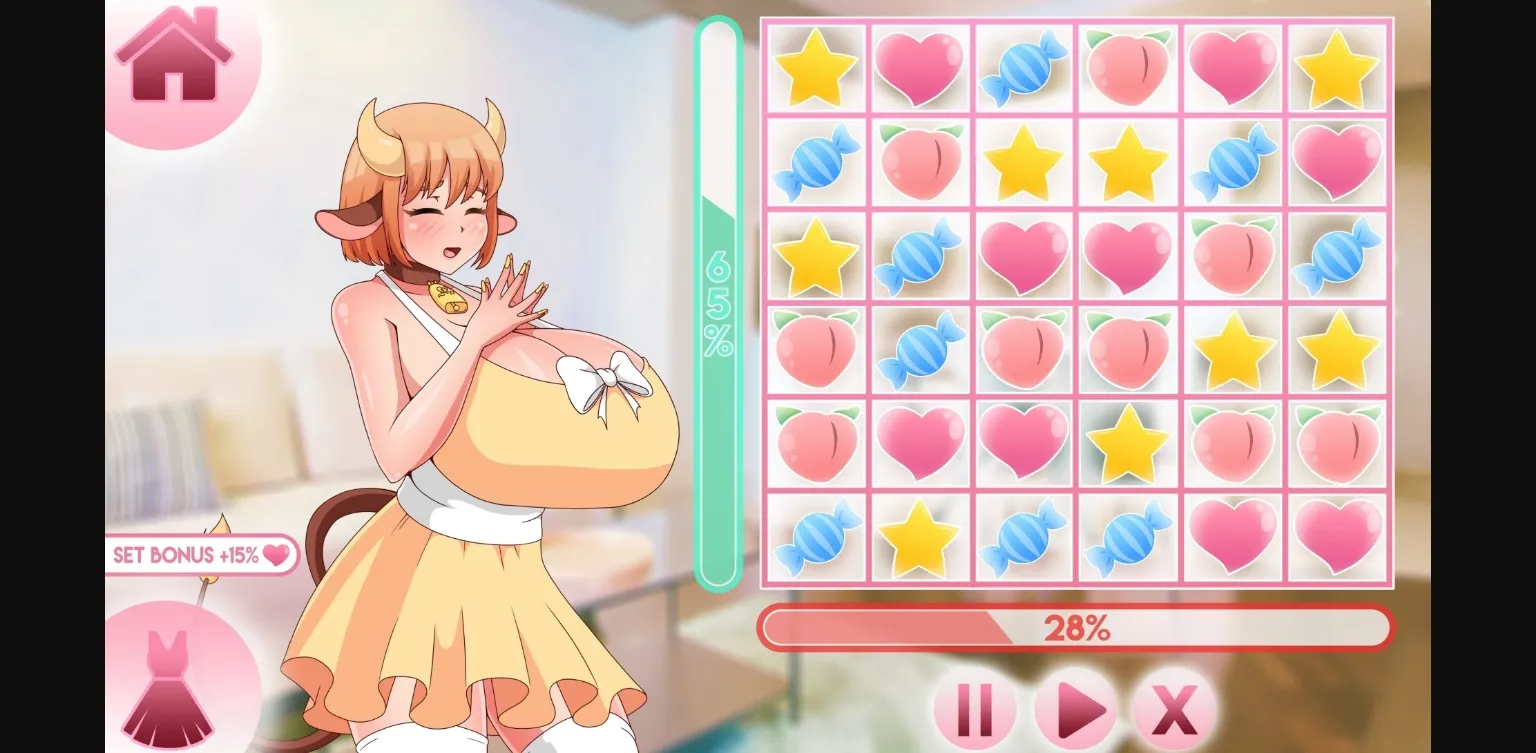The image size is (1536, 753).
Task: Select the star in the bottom row
Action: click(x=920, y=540)
